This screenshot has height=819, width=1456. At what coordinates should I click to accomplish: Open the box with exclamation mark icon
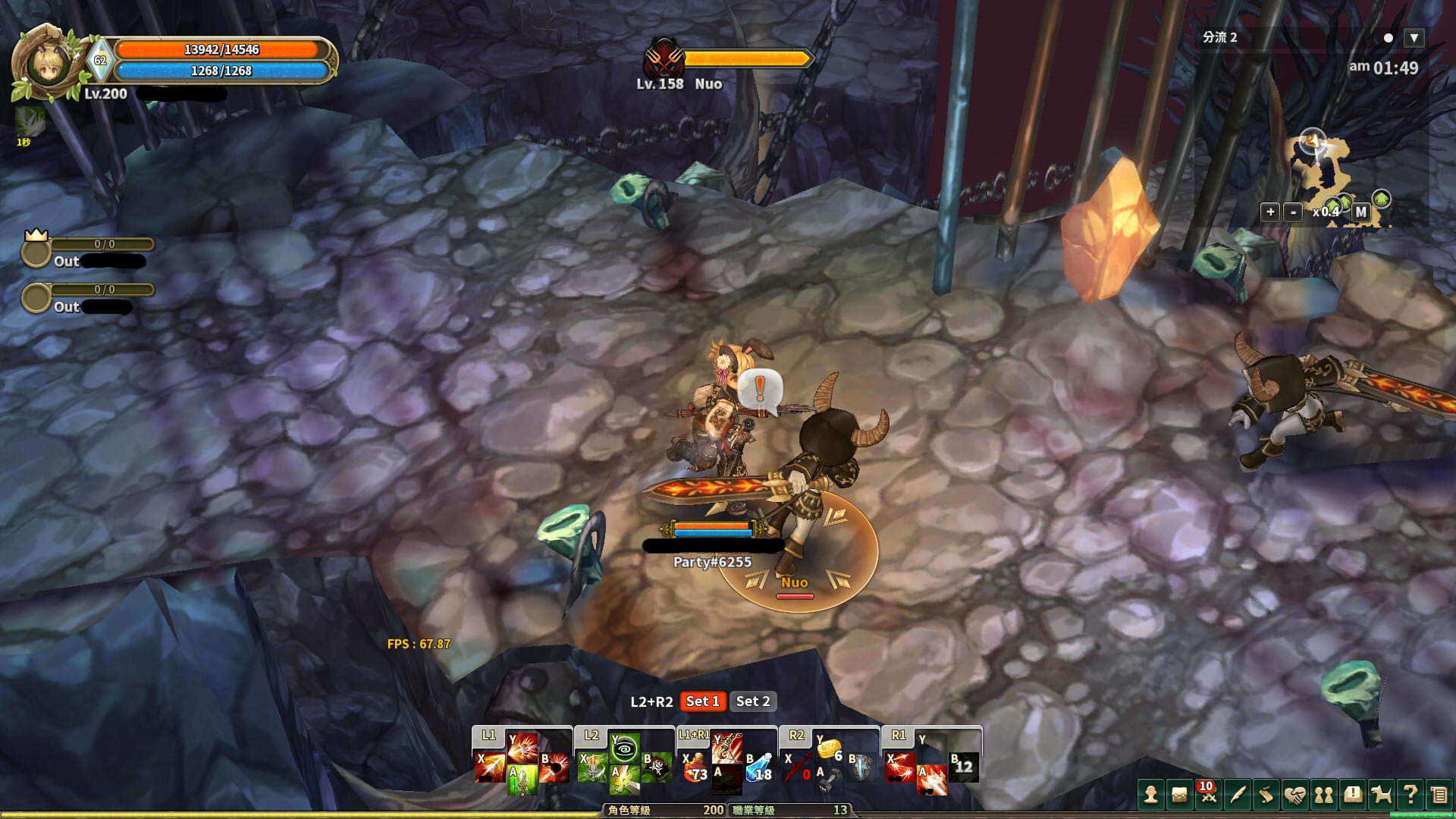(x=1353, y=795)
